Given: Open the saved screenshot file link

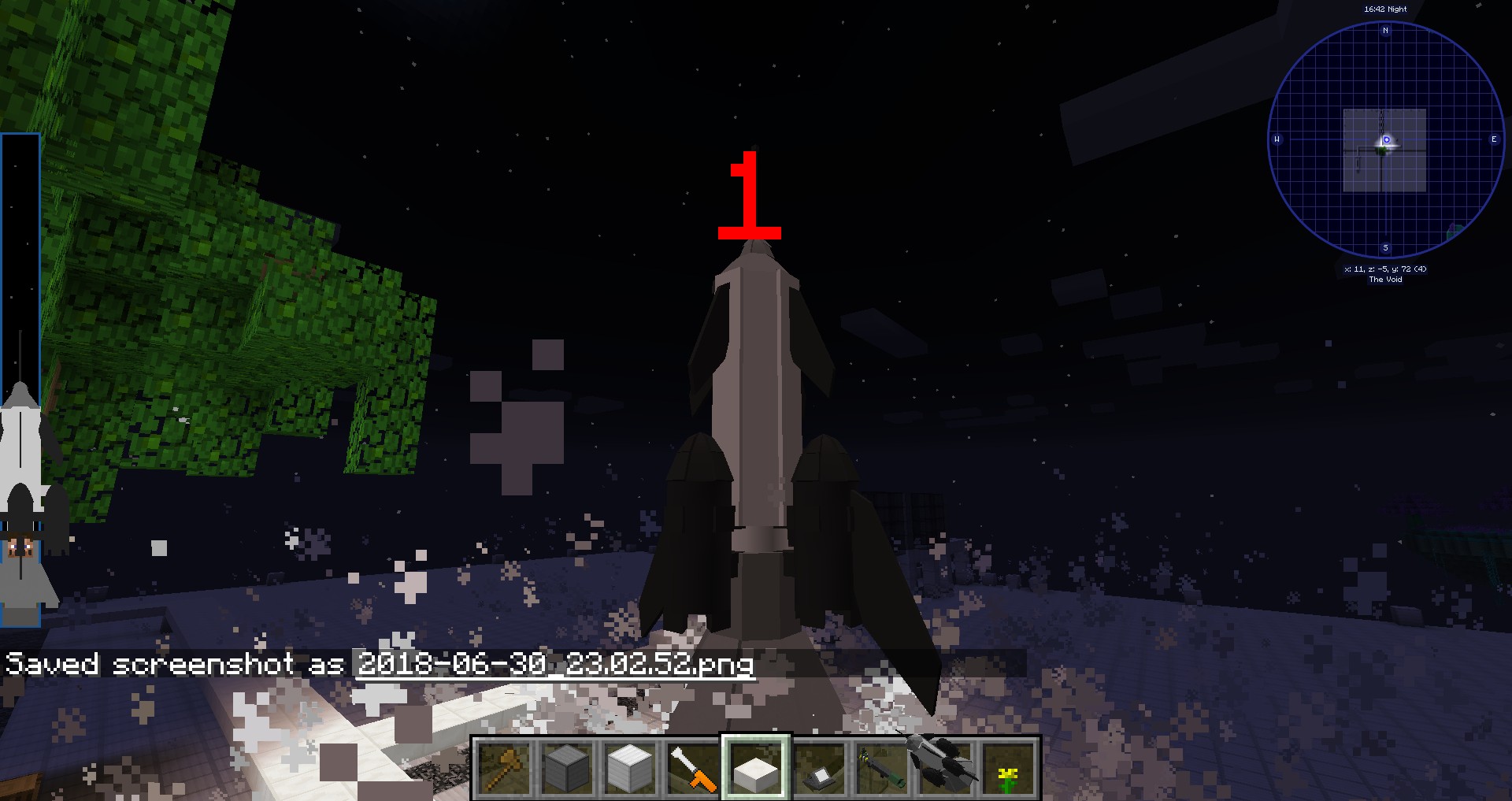Looking at the screenshot, I should (555, 664).
